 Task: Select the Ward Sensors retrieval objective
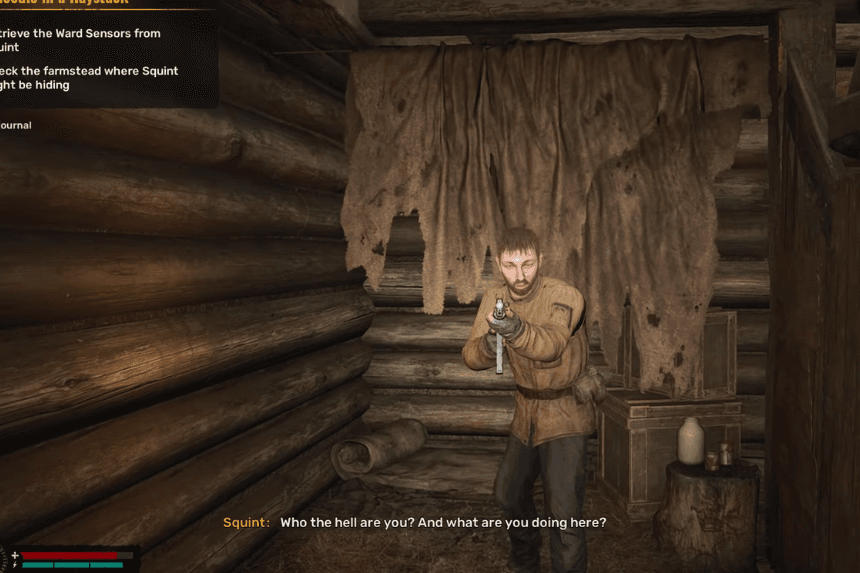tap(80, 40)
